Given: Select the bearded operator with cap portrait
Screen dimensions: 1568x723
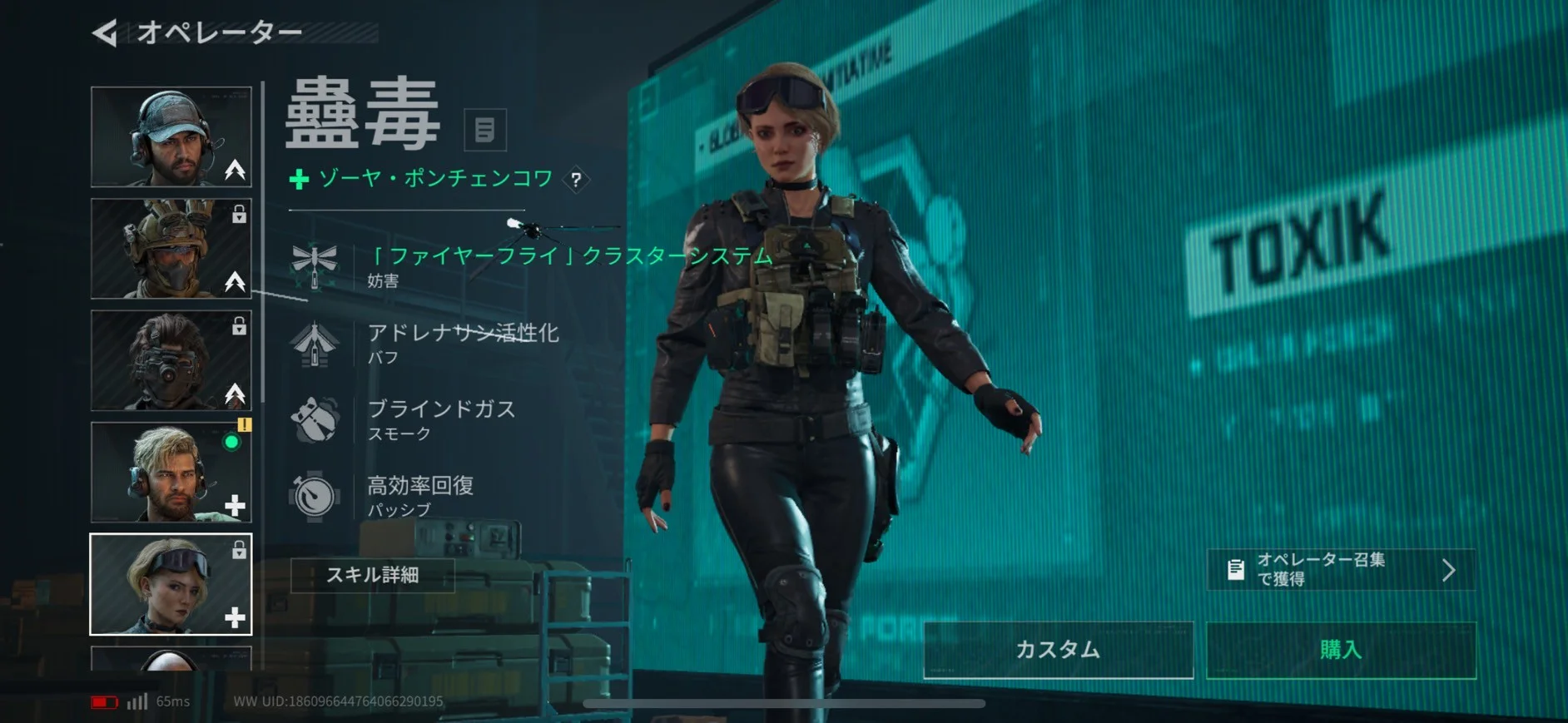Looking at the screenshot, I should click(171, 136).
